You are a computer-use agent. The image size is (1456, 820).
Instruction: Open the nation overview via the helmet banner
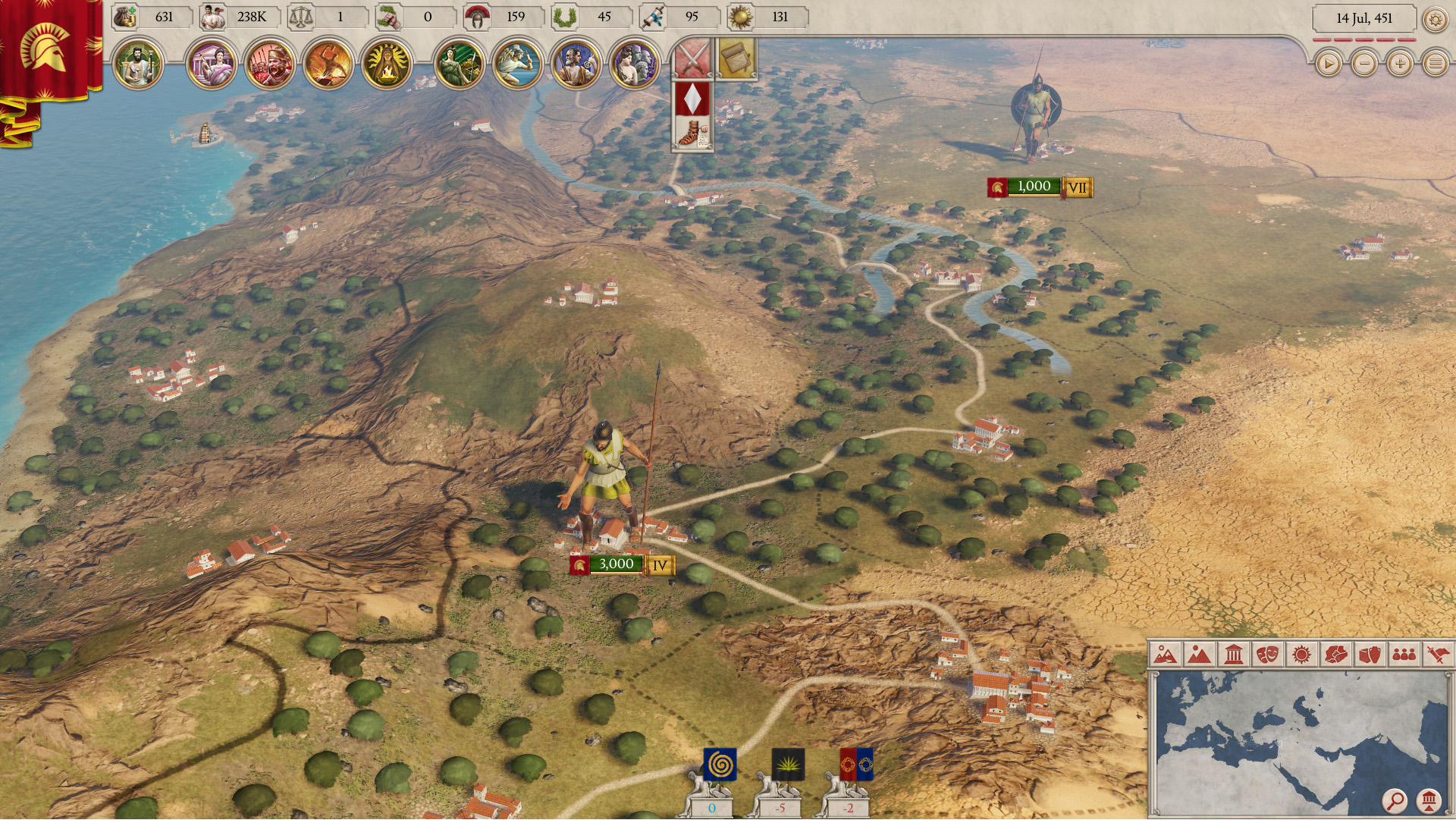45,48
